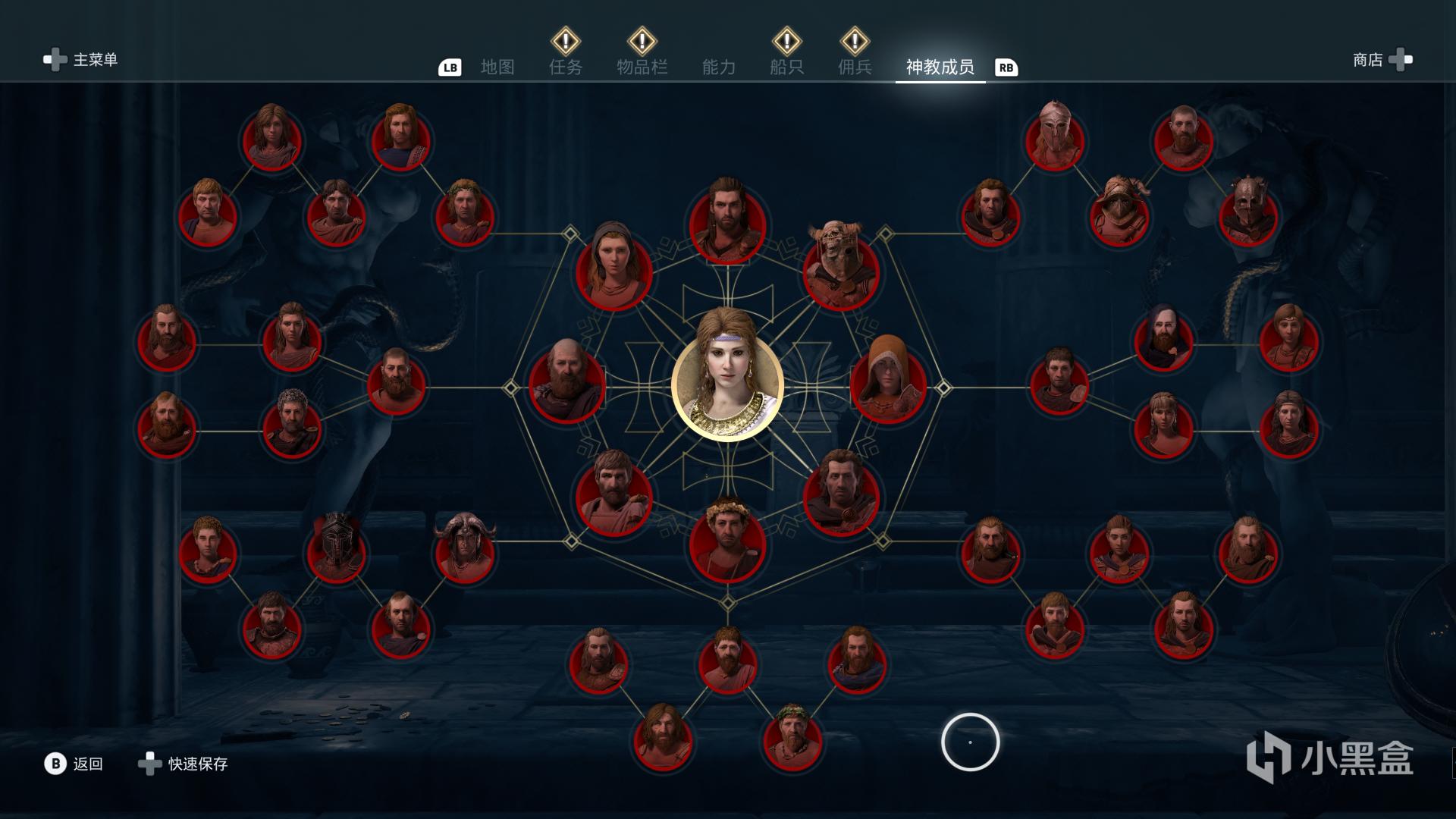Screen dimensions: 1456x819
Task: Open the 主菜单 main menu
Action: click(81, 60)
